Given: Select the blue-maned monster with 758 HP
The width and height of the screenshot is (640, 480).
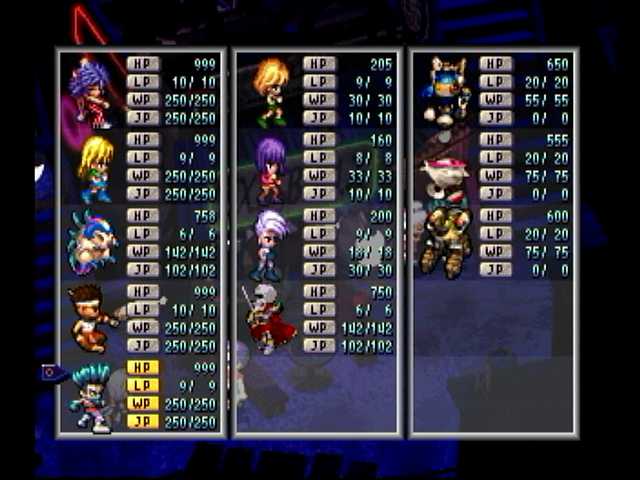Looking at the screenshot, I should 91,243.
